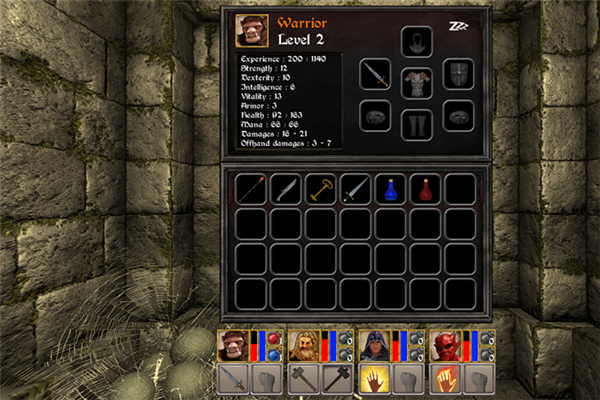This screenshot has height=400, width=600.
Task: Cast the hooded mage's glowing hand spell
Action: click(374, 380)
